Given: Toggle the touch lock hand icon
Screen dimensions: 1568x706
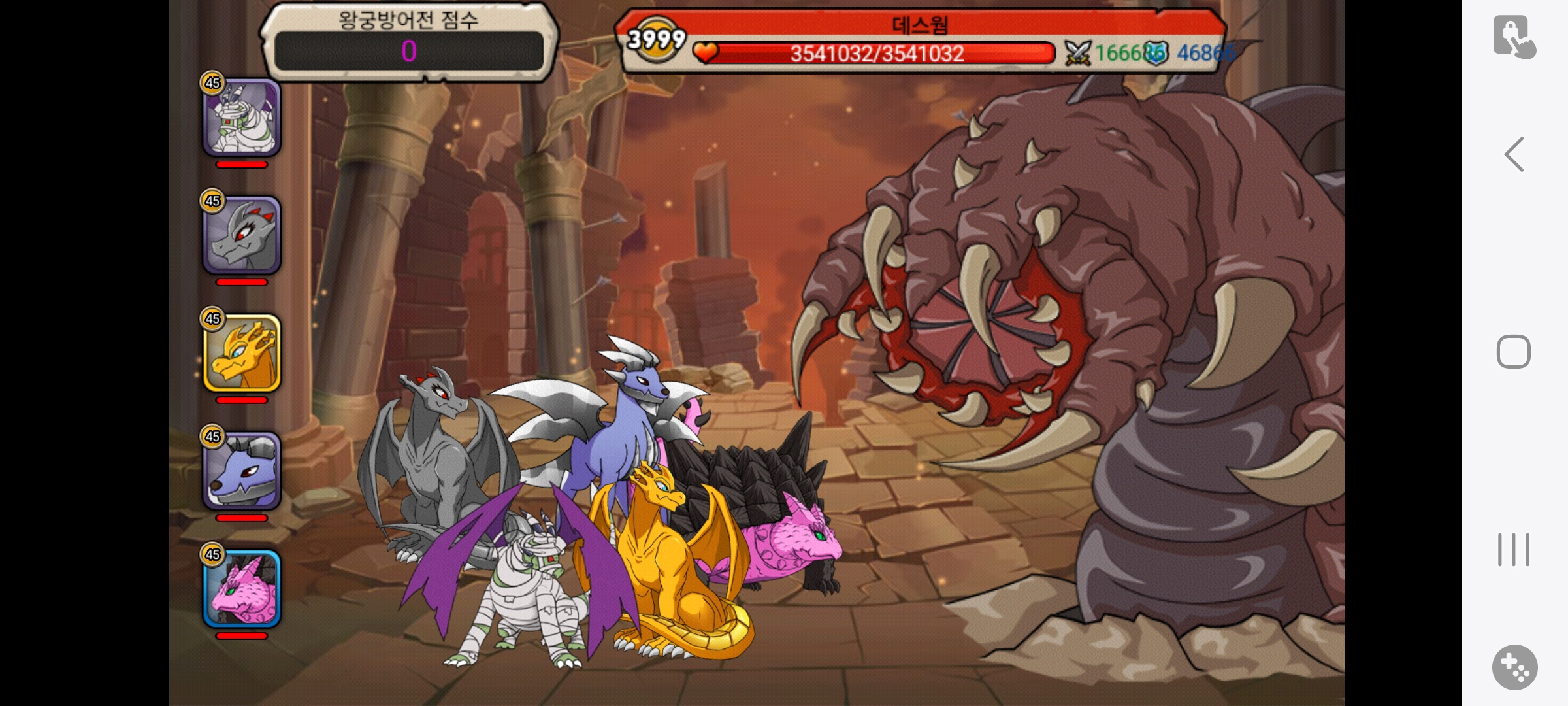Looking at the screenshot, I should click(x=1514, y=37).
